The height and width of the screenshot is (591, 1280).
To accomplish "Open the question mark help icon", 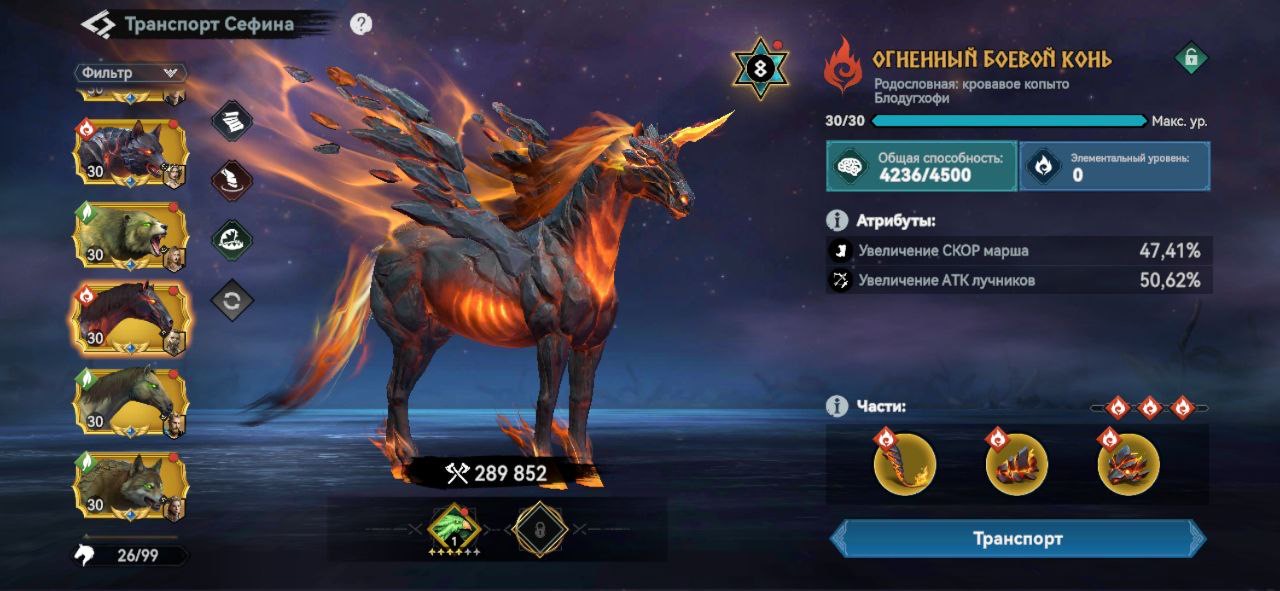I will (x=361, y=24).
